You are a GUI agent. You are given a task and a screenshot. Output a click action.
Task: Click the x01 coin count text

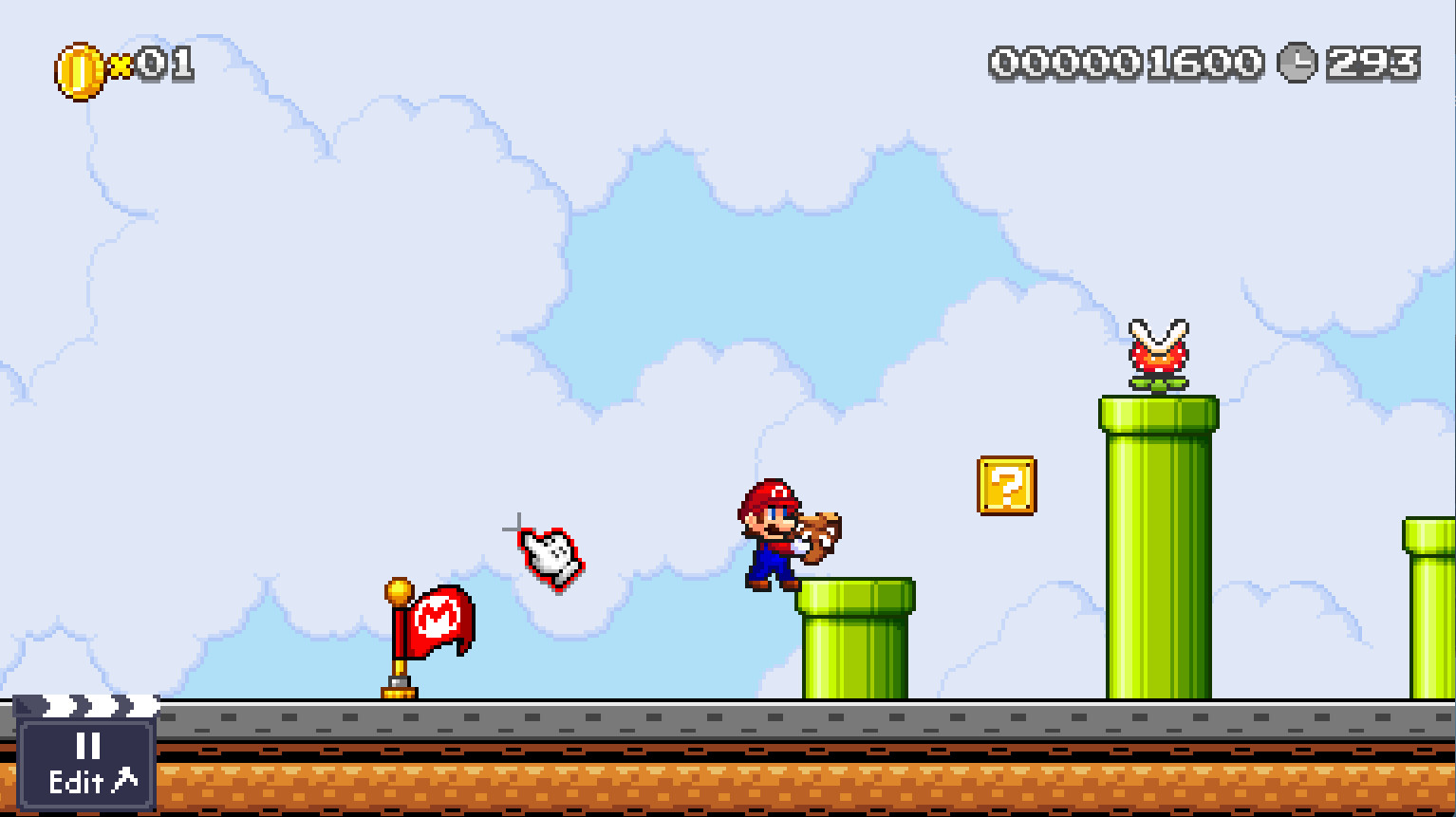point(152,64)
